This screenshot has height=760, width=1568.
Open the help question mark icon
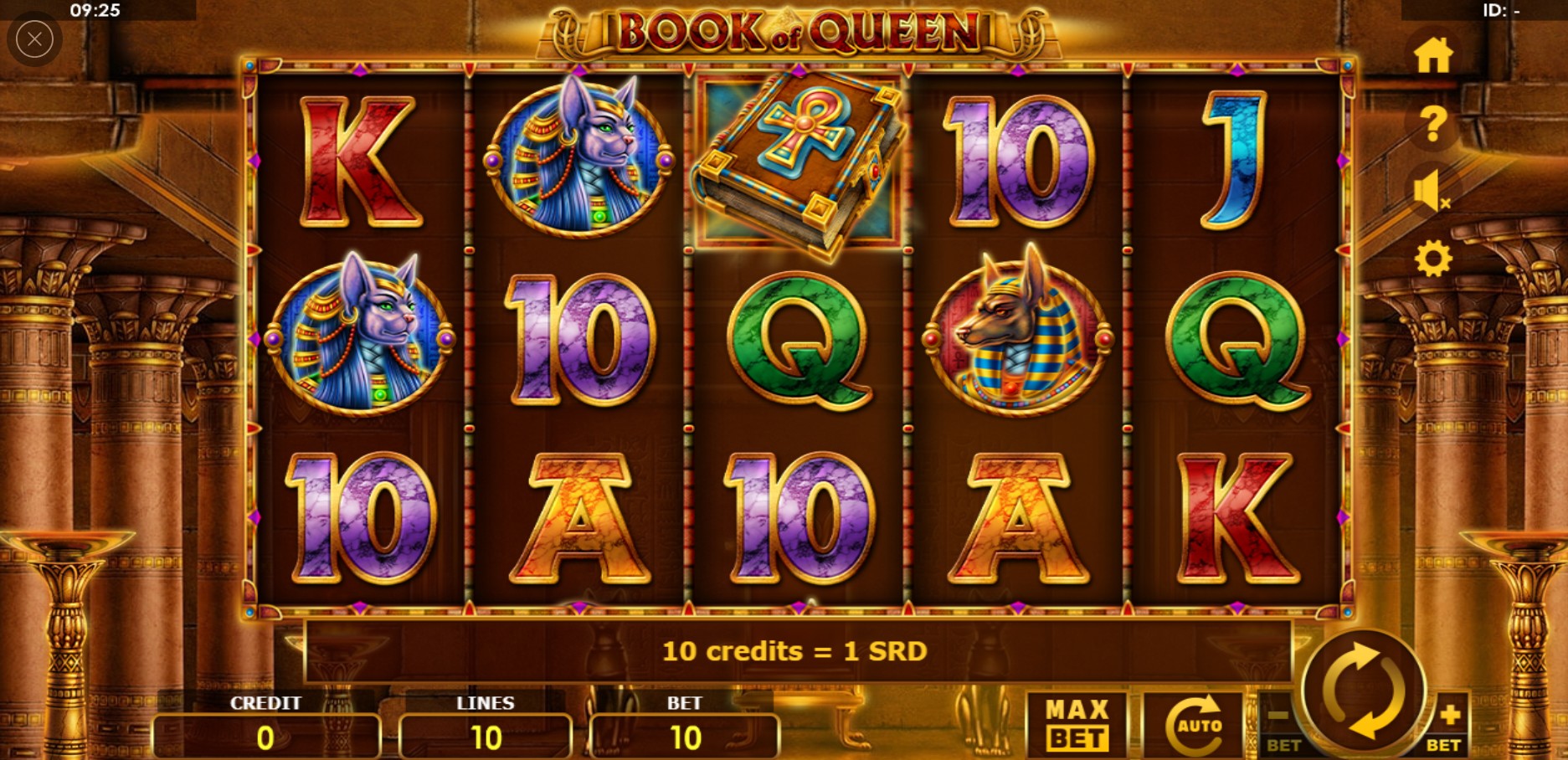pos(1433,126)
